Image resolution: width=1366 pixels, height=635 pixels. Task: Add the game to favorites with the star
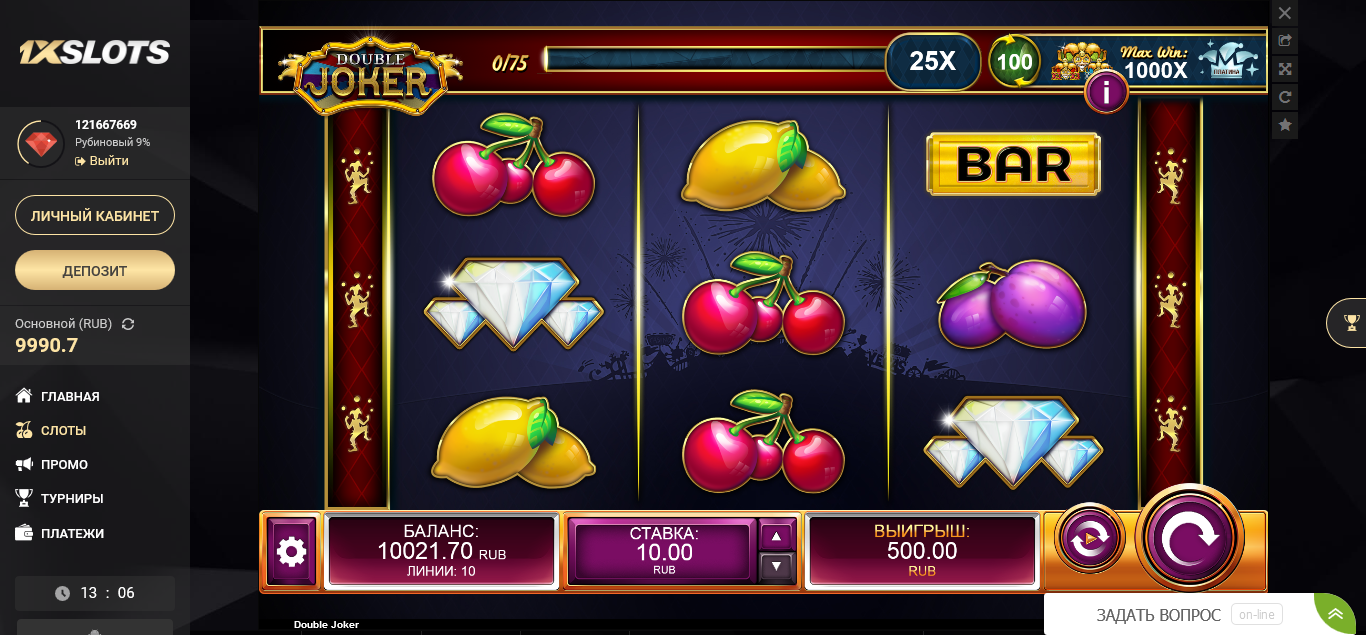pyautogui.click(x=1285, y=125)
